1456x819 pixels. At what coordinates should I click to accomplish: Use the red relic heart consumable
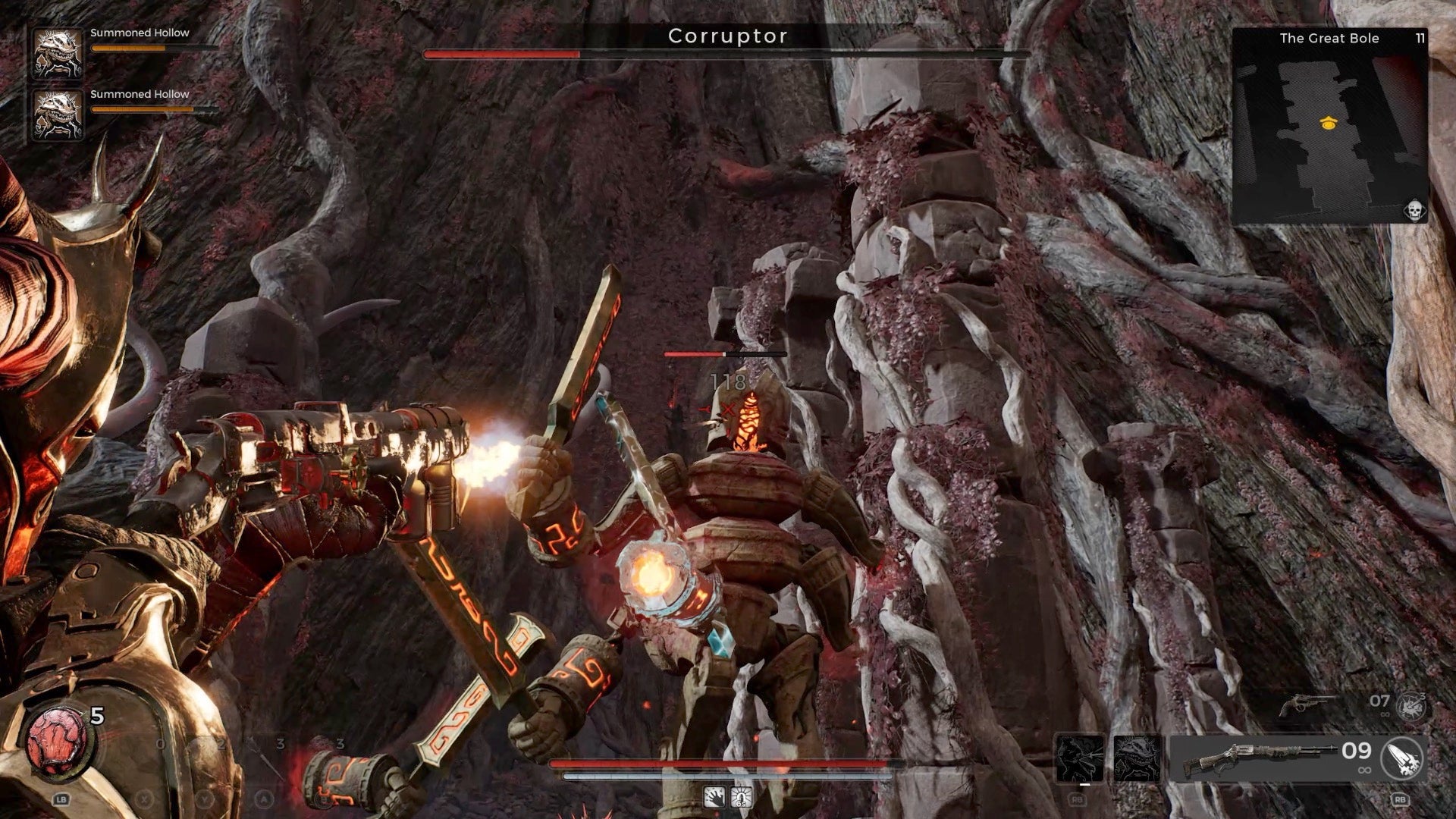58,741
